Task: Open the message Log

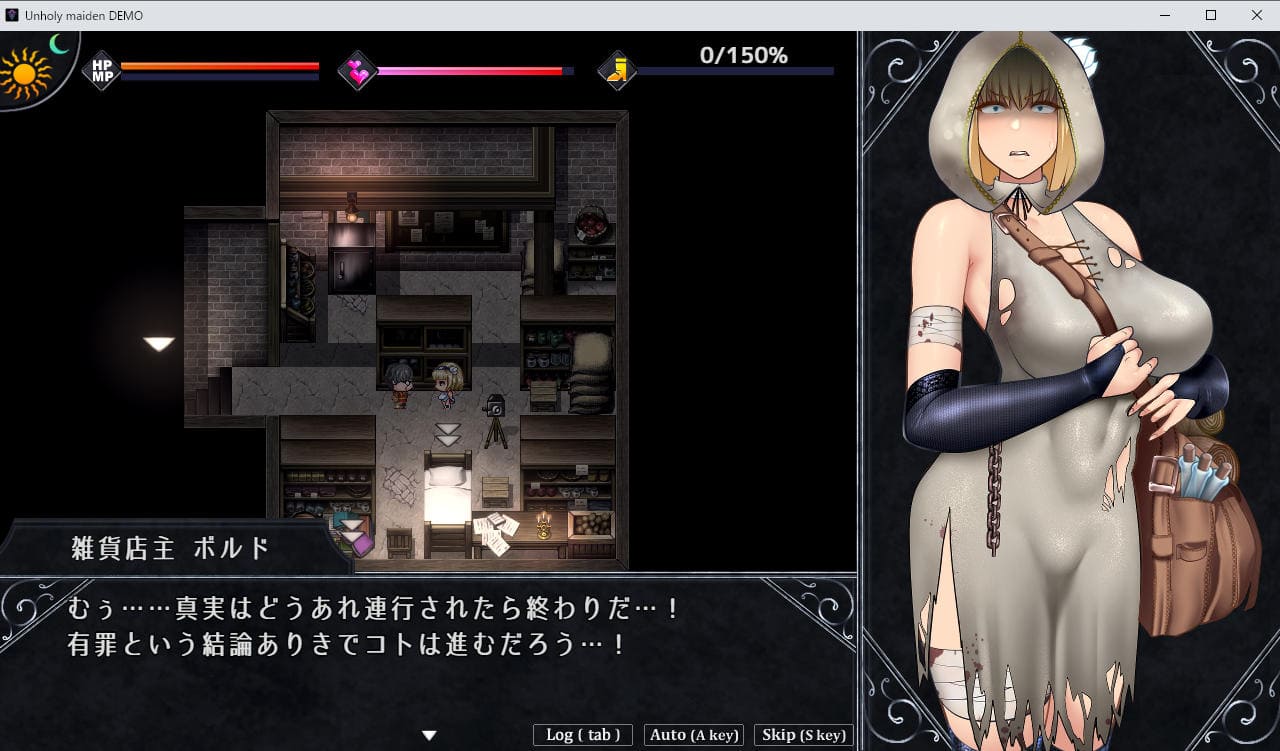Action: [583, 735]
